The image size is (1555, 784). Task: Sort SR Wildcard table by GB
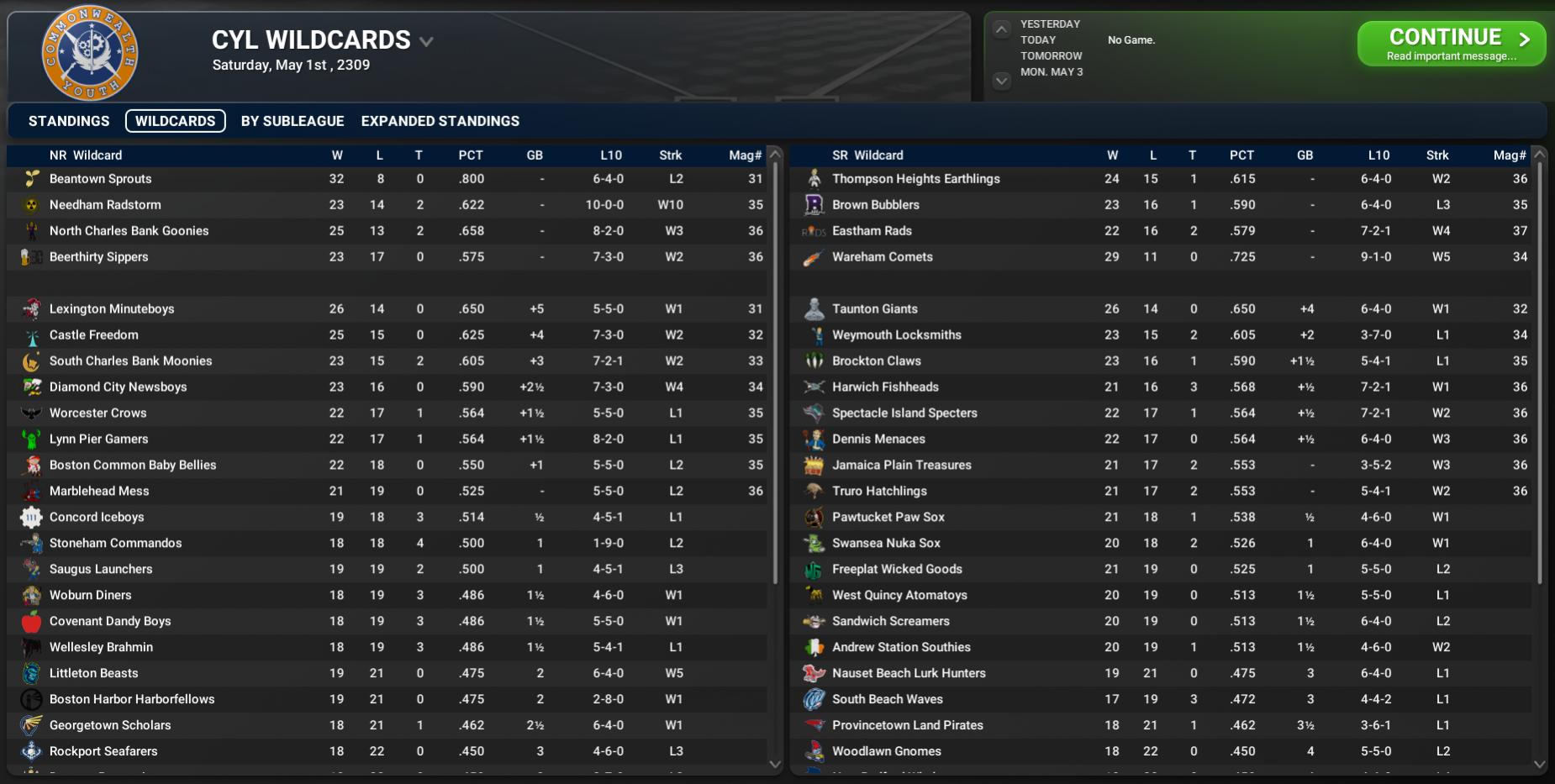[1305, 155]
